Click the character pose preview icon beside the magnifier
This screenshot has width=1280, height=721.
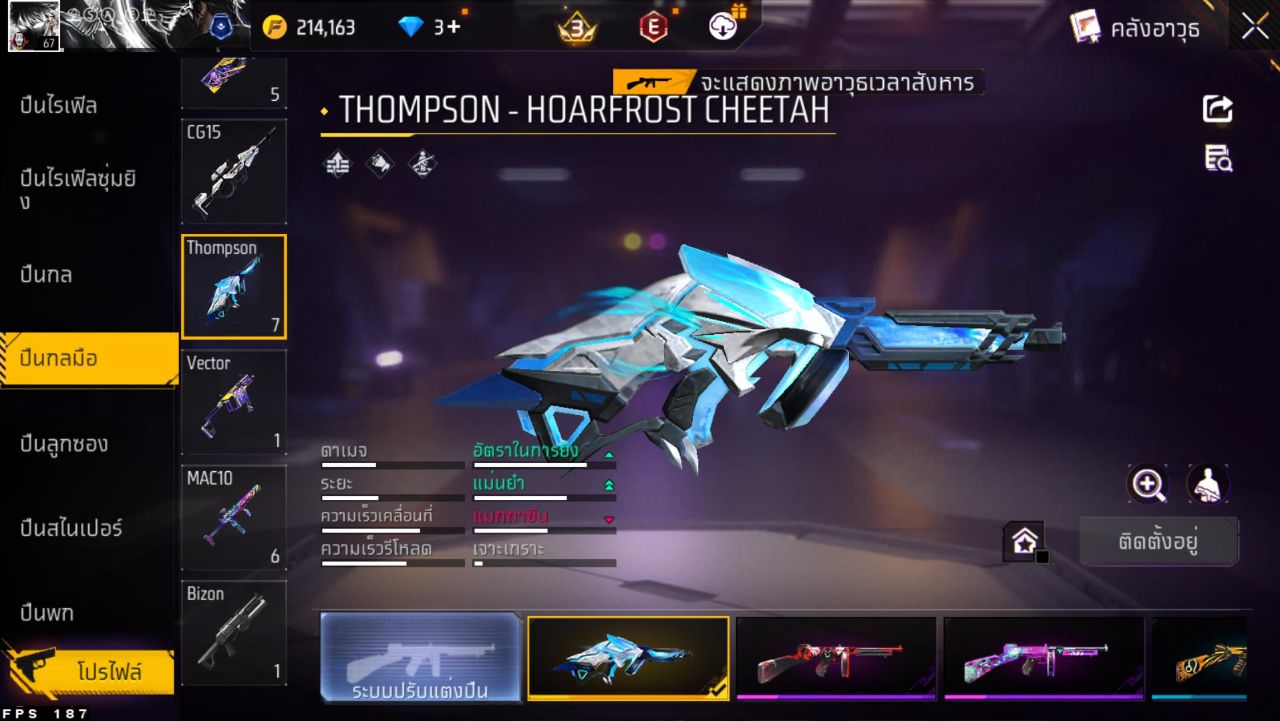[1205, 484]
